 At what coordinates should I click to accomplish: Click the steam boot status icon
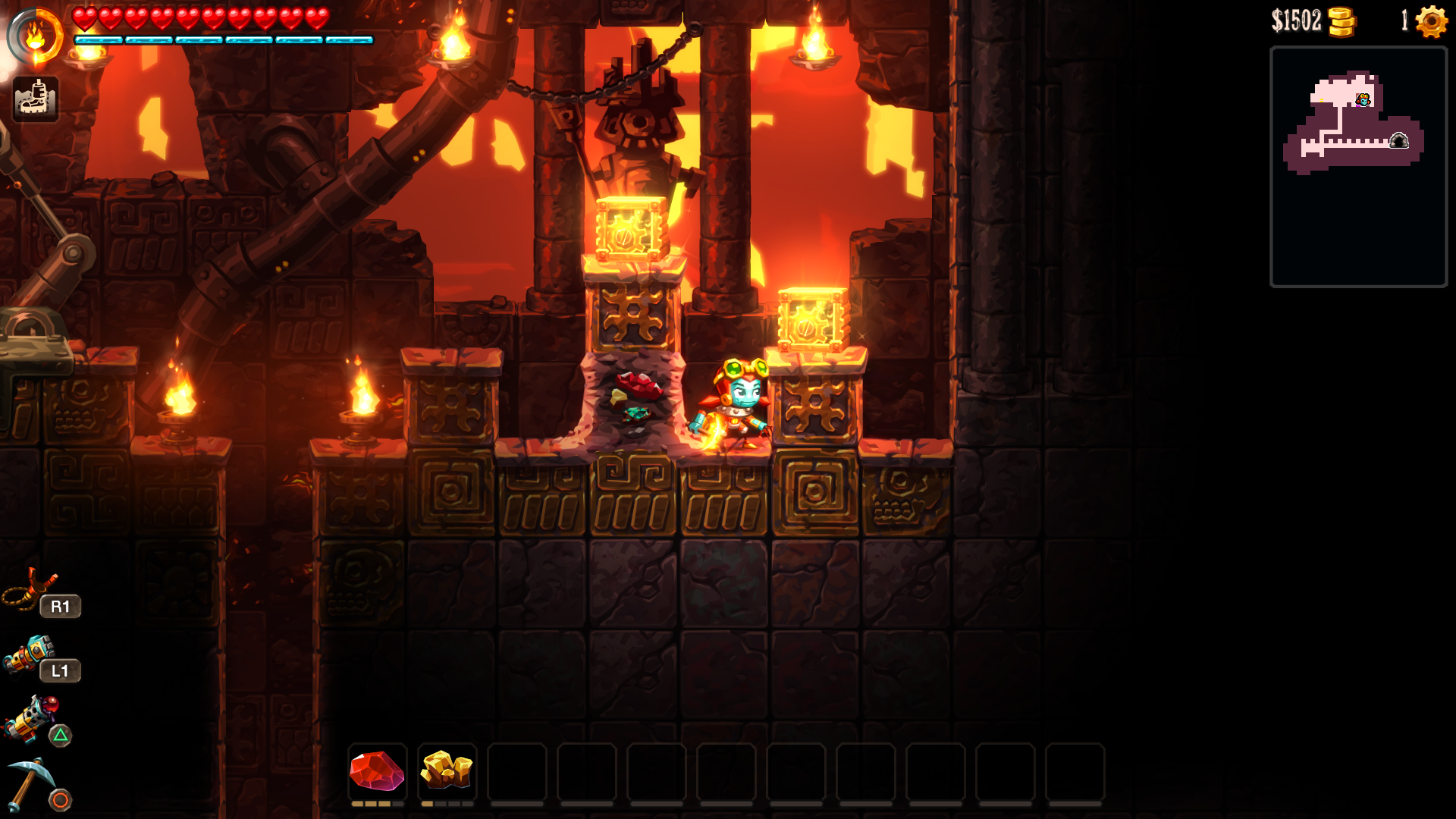(x=35, y=99)
